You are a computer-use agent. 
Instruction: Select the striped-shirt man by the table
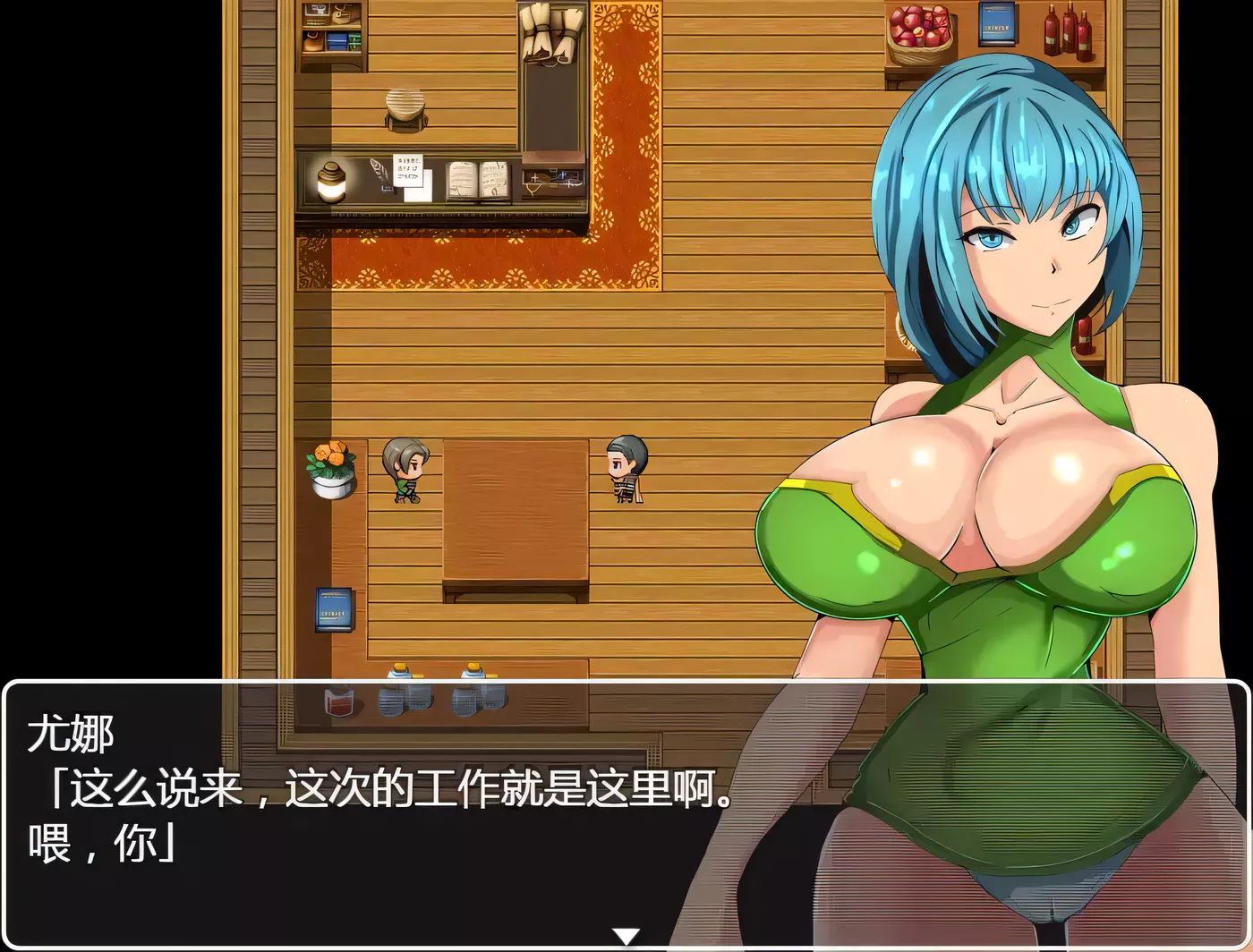click(x=626, y=470)
